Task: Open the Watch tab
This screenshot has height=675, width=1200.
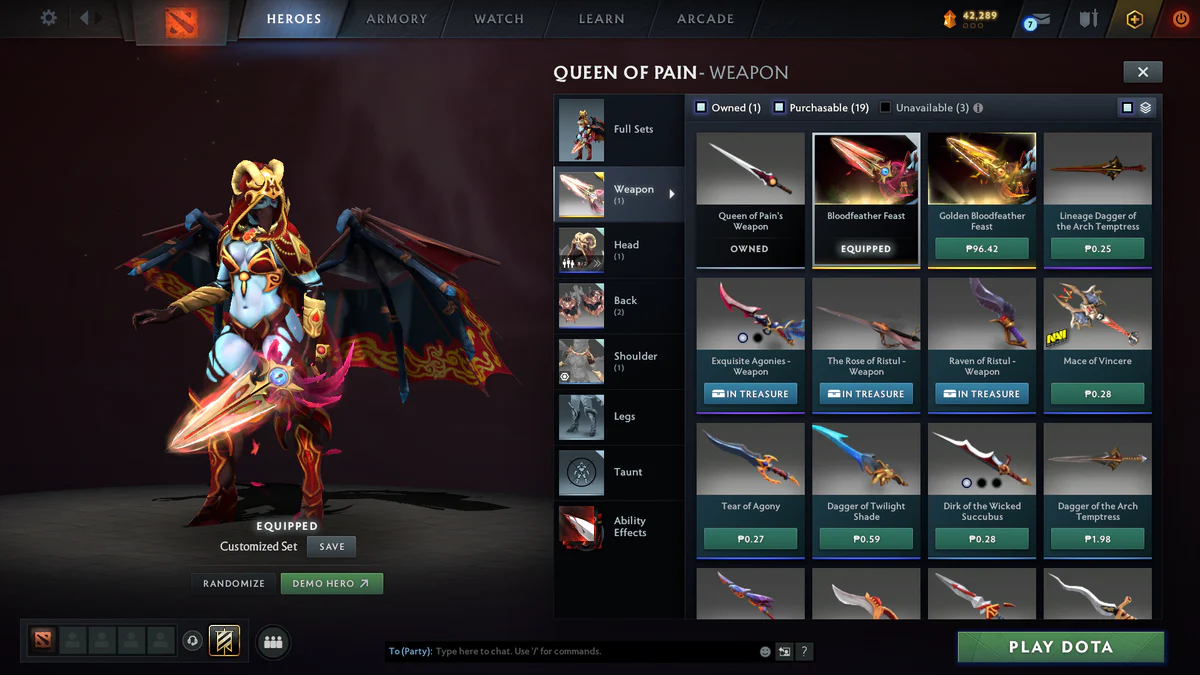Action: pyautogui.click(x=499, y=19)
